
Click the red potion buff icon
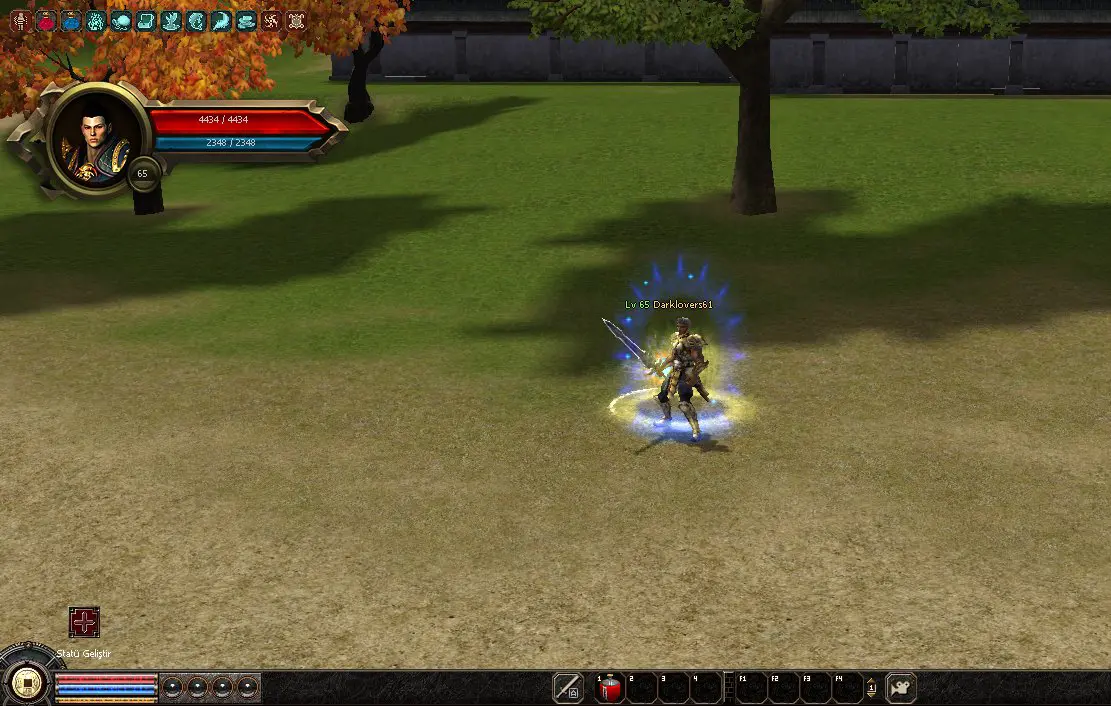[46, 20]
